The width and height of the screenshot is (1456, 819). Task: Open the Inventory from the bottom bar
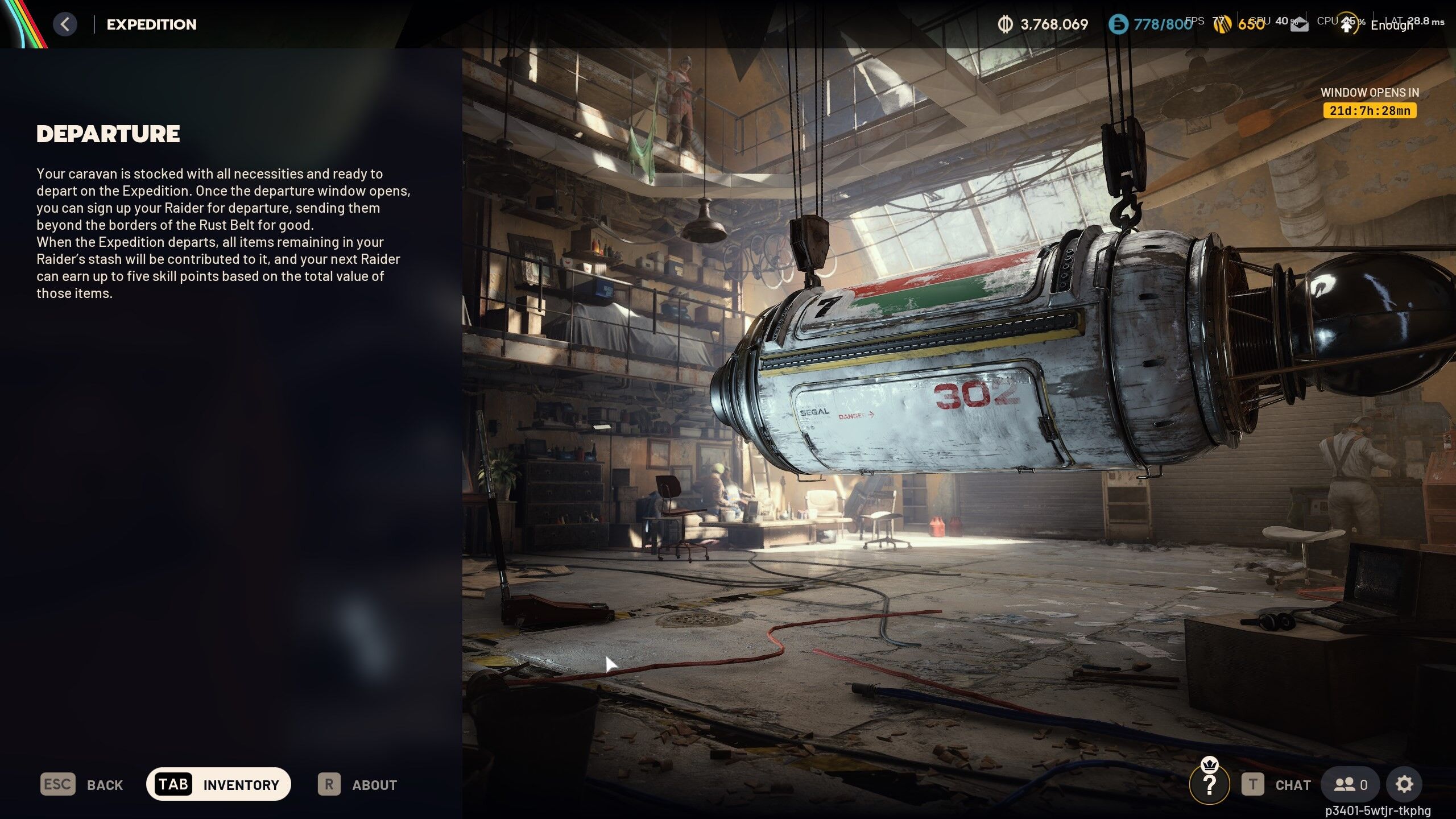[218, 784]
